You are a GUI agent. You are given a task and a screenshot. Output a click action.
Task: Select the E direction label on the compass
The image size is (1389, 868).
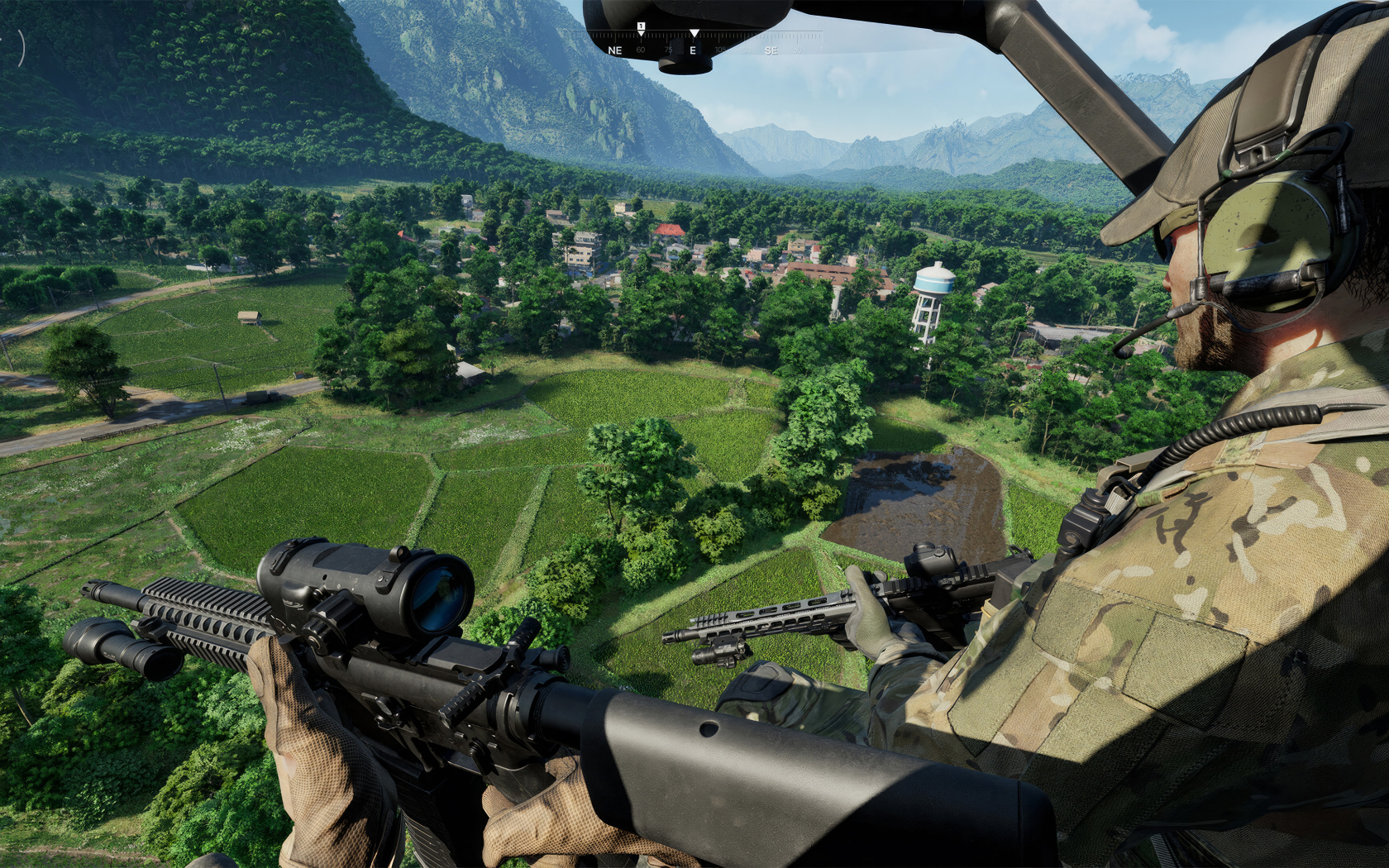[x=694, y=50]
